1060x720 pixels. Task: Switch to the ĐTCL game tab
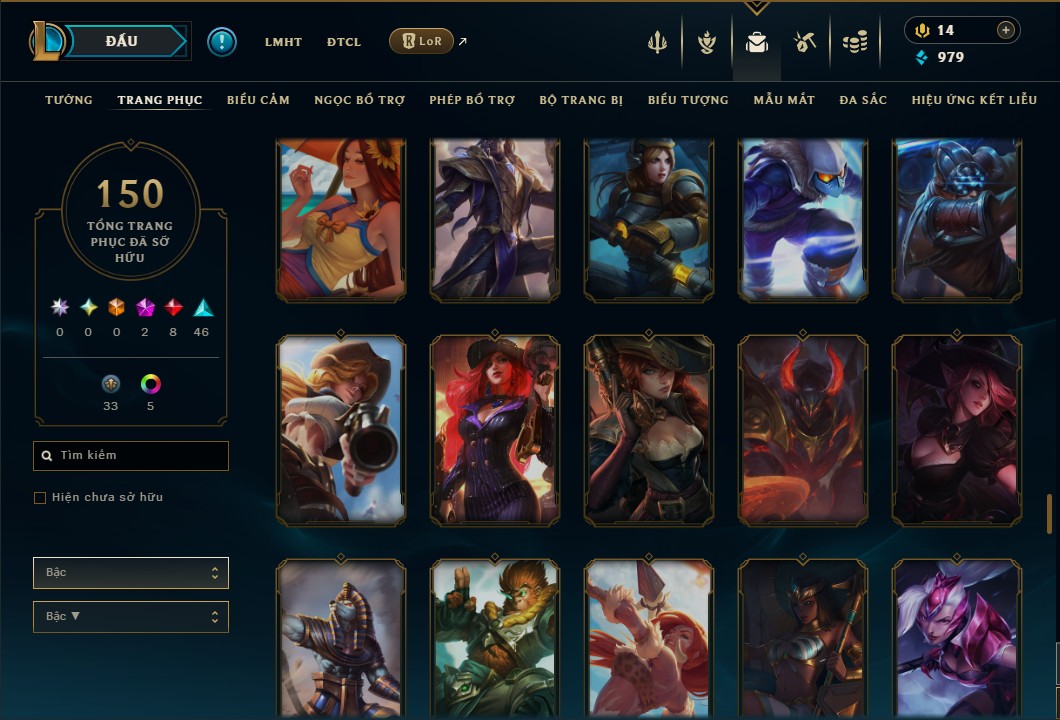tap(344, 42)
